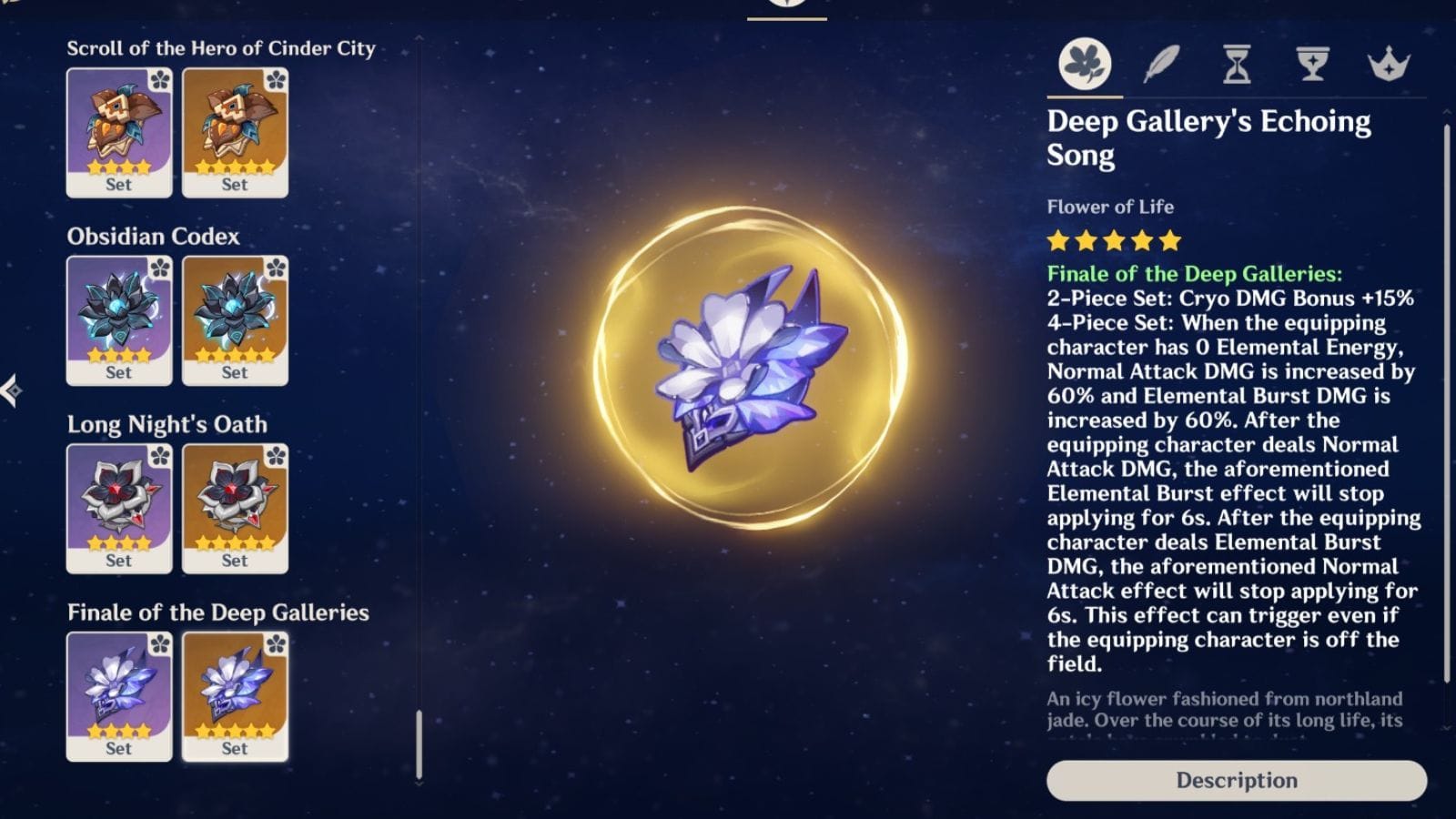Select the 5-star Long Night's Oath artifact

[x=235, y=508]
